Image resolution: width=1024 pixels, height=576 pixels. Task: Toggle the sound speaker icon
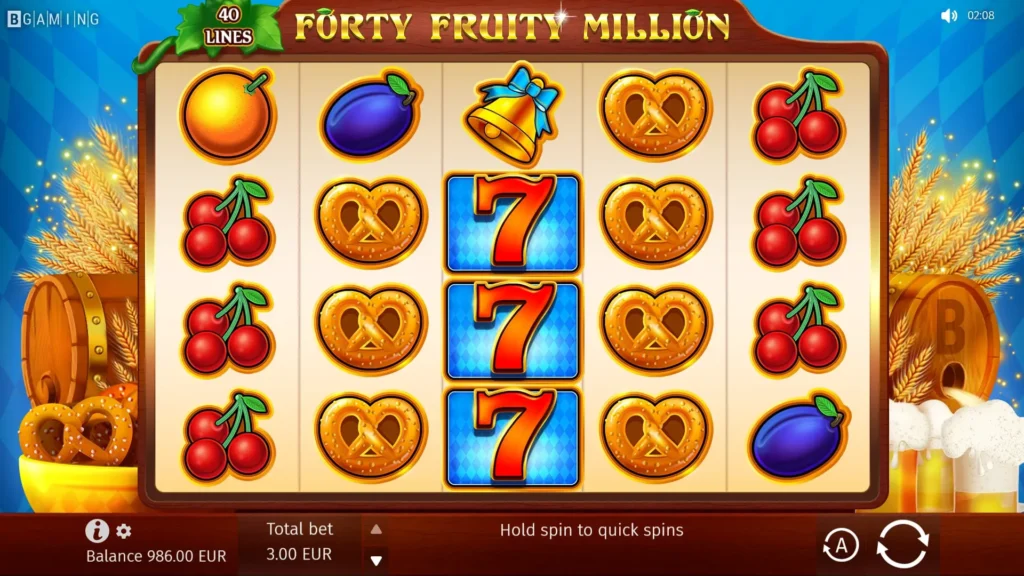point(948,16)
